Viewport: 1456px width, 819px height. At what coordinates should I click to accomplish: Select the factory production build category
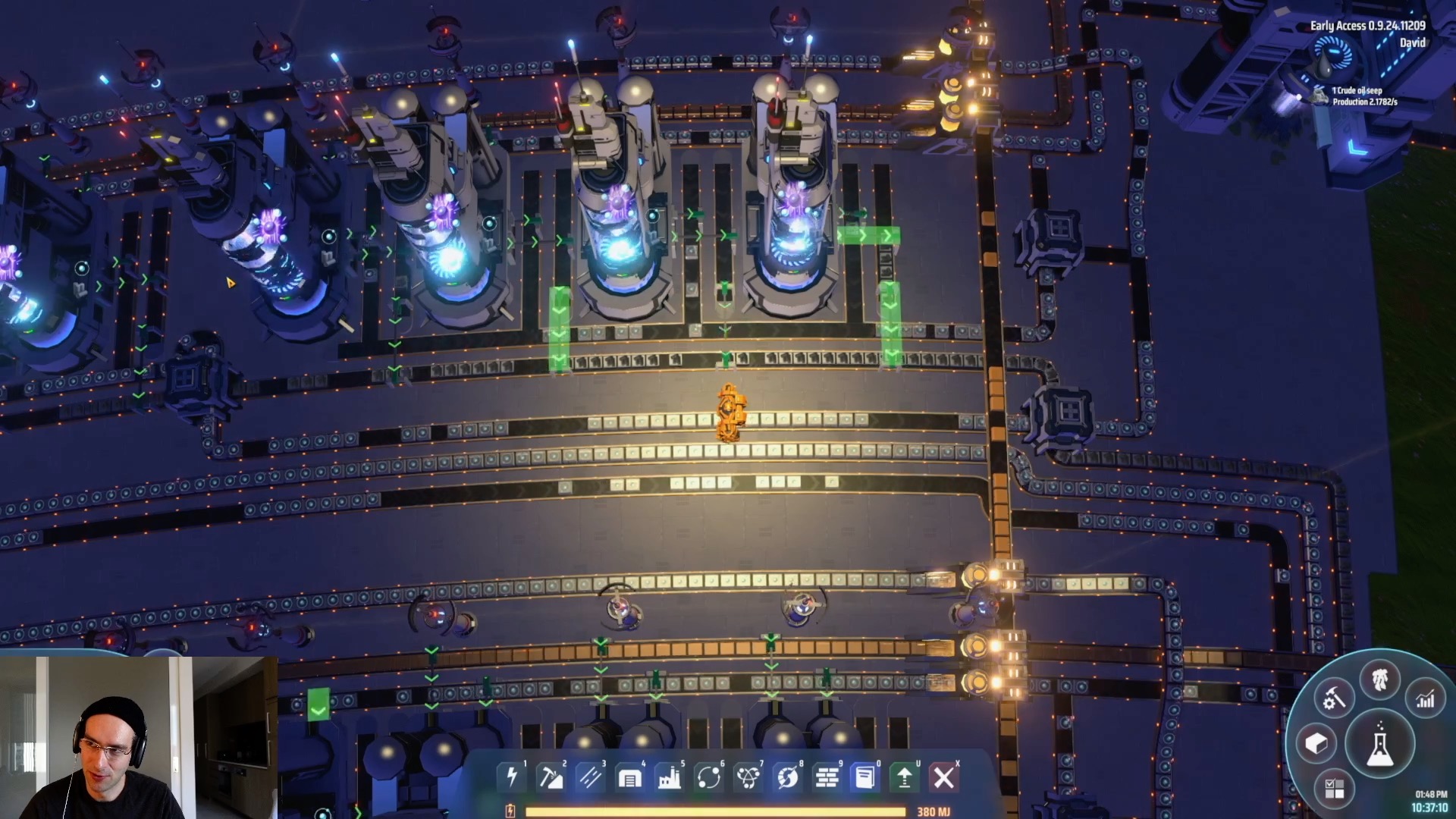669,777
